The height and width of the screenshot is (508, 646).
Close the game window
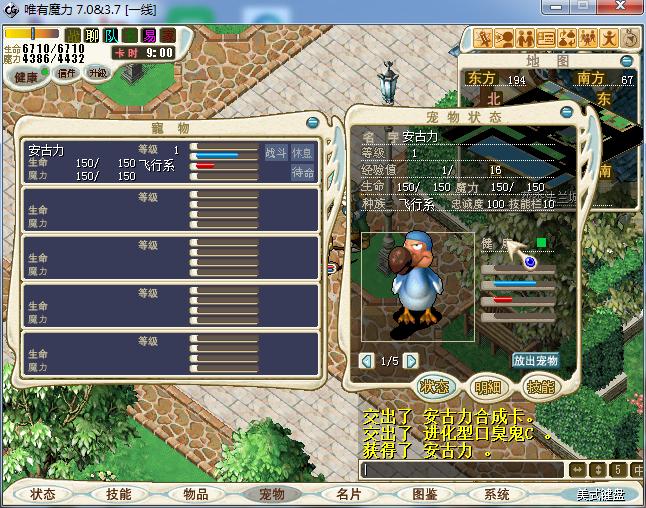pyautogui.click(x=624, y=9)
